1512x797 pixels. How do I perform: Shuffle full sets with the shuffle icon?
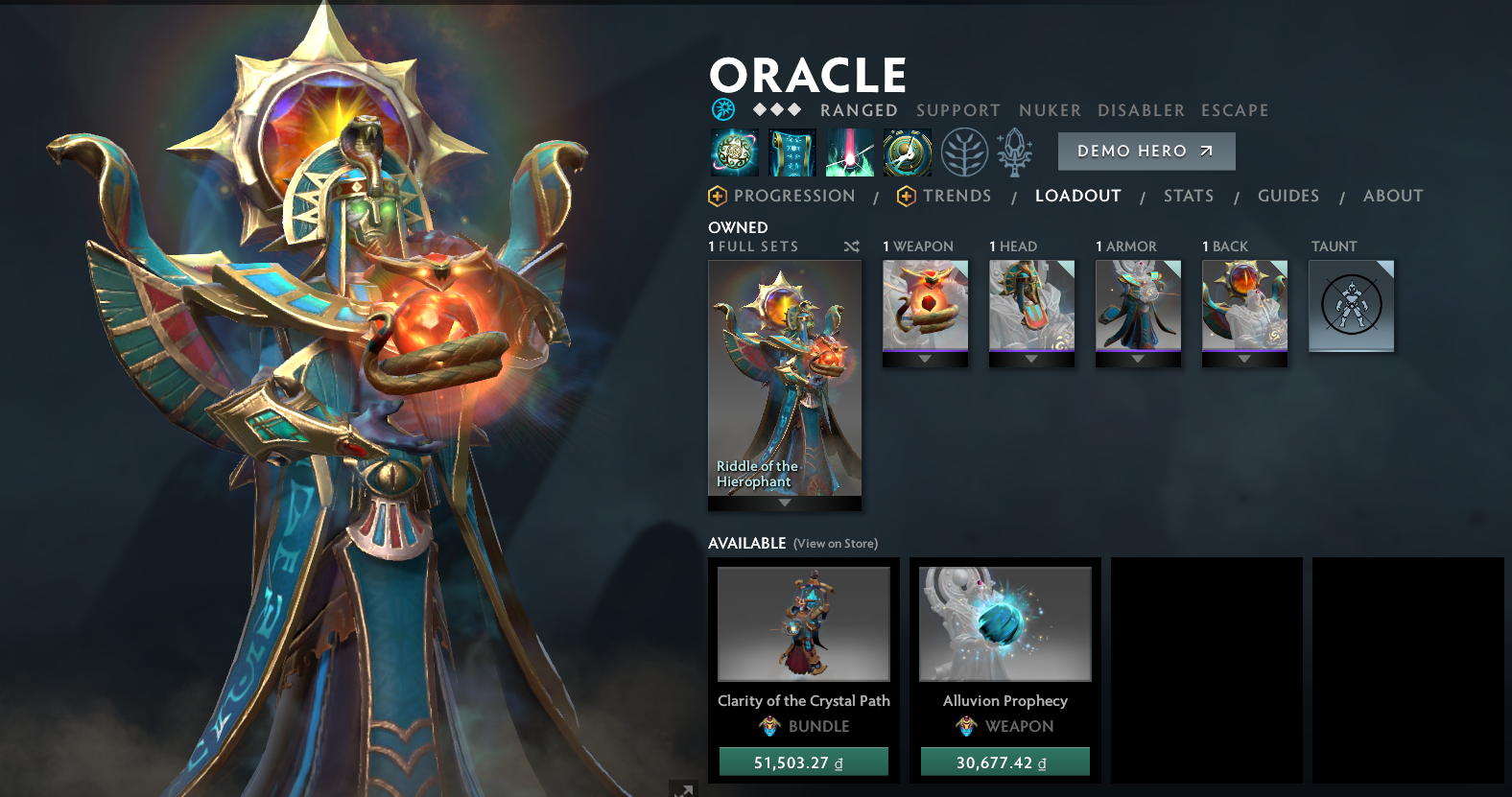pos(851,247)
